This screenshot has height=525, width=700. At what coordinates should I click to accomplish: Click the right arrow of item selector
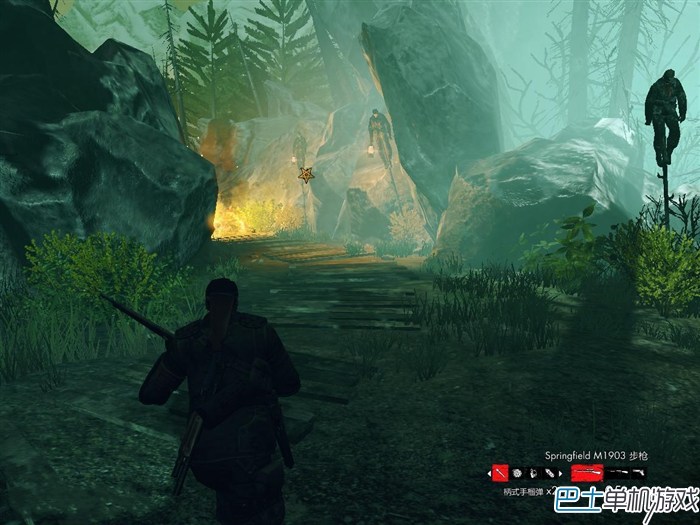click(x=561, y=473)
